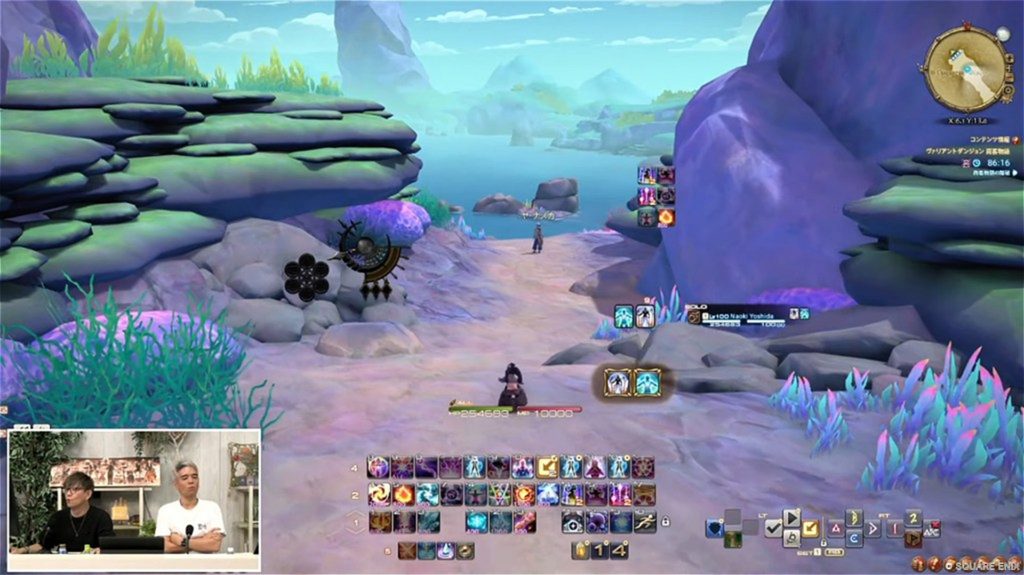Use the purple bubbles ability icon
Screen dimensions: 1024x575
click(x=596, y=521)
